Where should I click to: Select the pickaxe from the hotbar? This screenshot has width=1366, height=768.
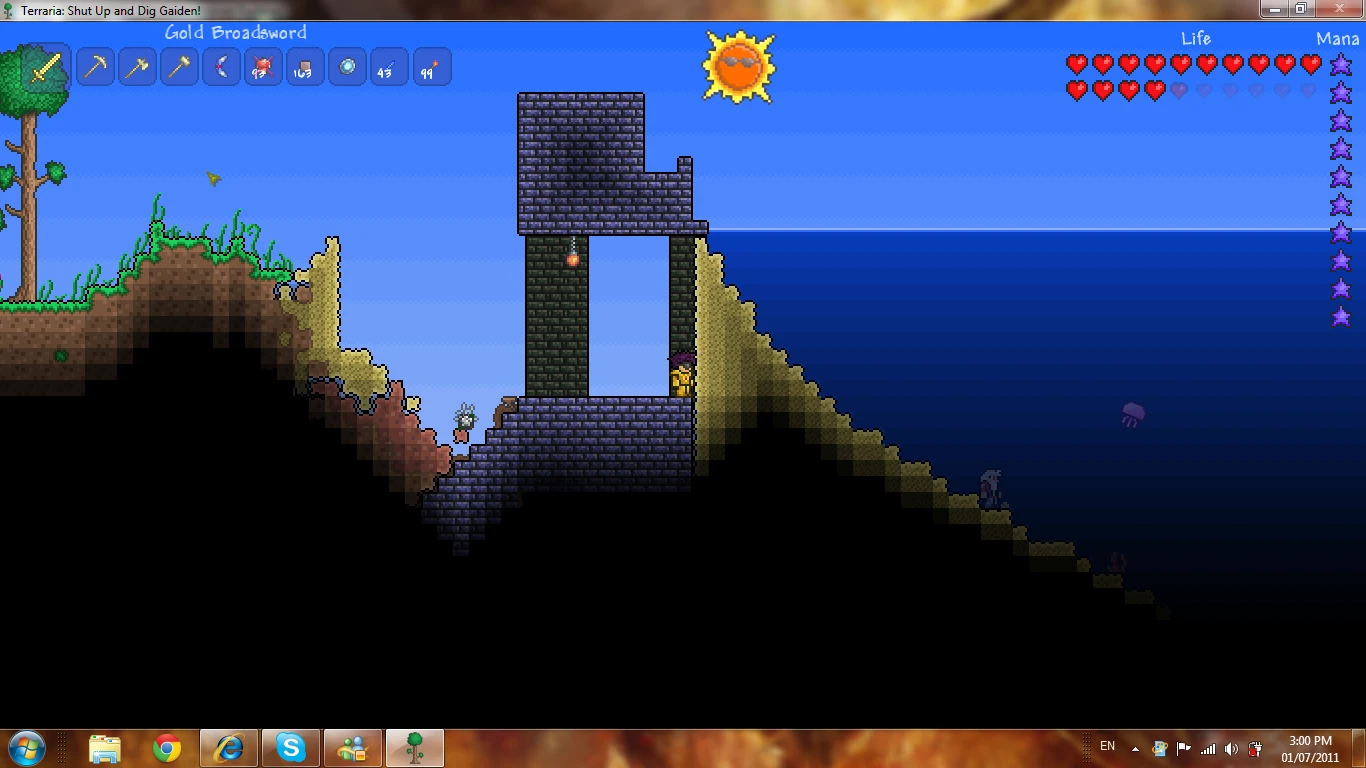pos(95,66)
